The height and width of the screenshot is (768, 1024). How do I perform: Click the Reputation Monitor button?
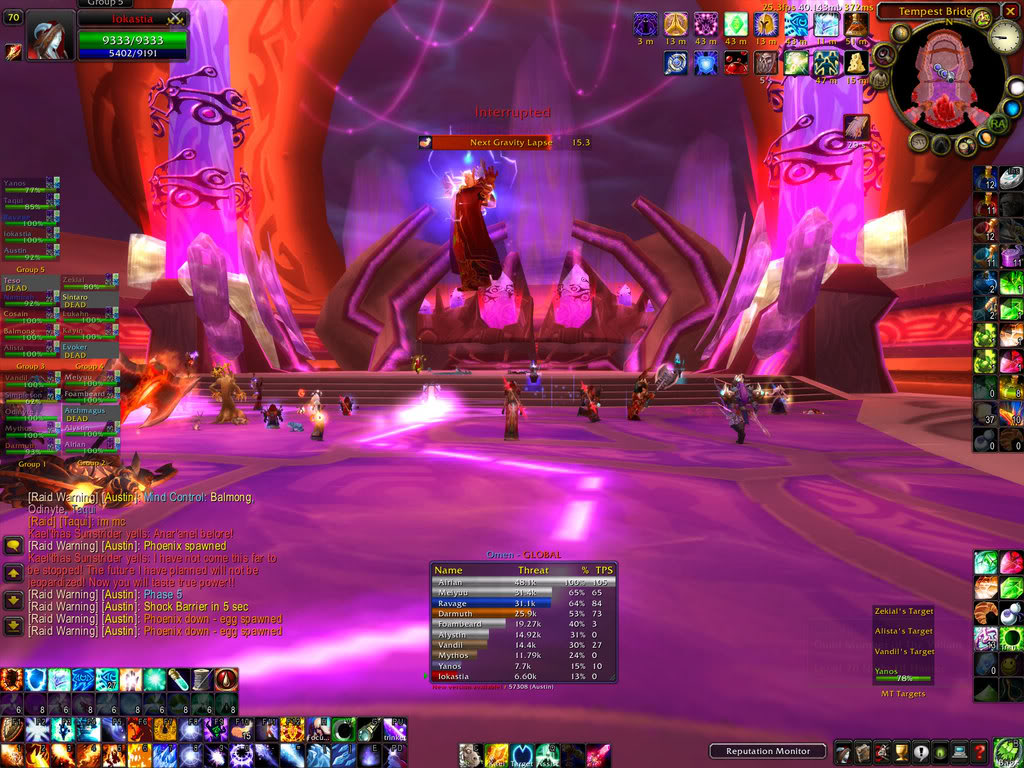(x=767, y=751)
